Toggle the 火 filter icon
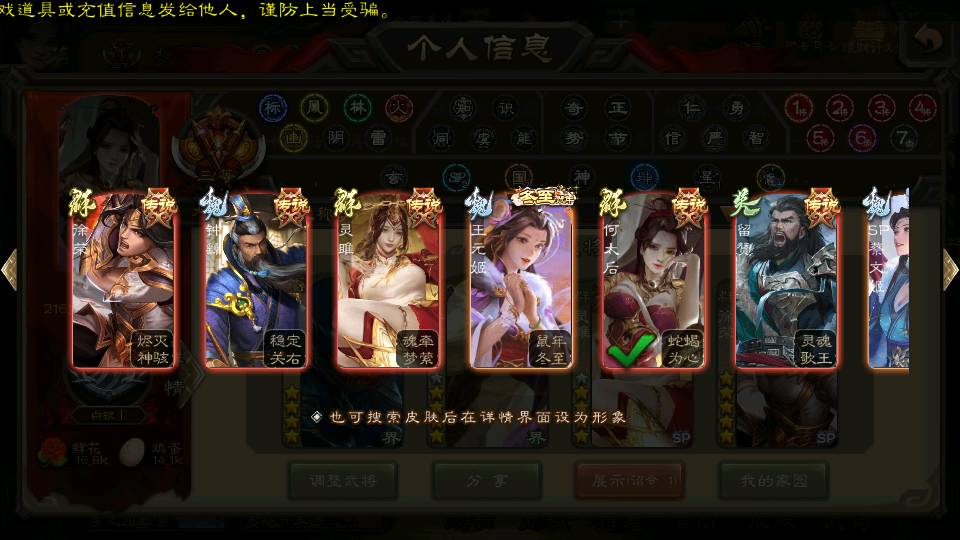960x540 pixels. point(399,107)
